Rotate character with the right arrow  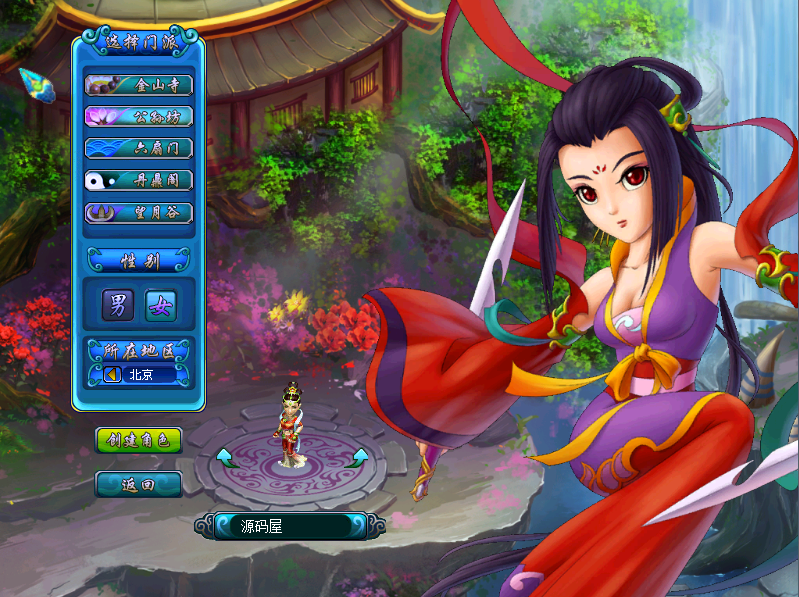[357, 458]
